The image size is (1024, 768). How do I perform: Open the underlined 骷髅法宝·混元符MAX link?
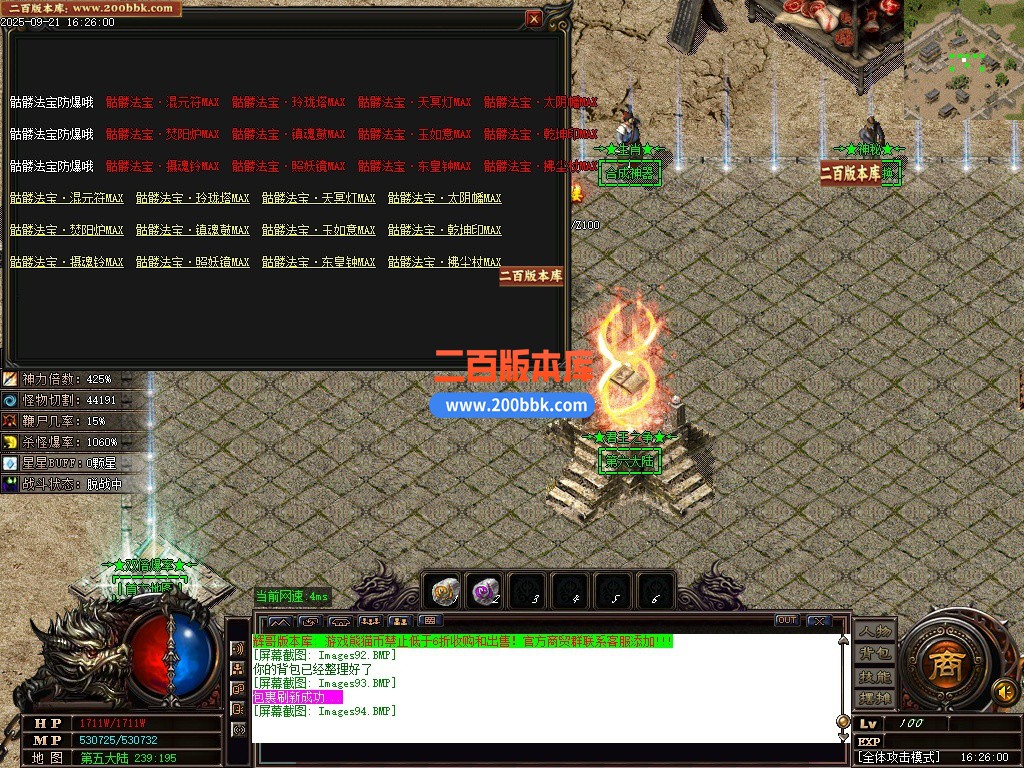tap(67, 198)
